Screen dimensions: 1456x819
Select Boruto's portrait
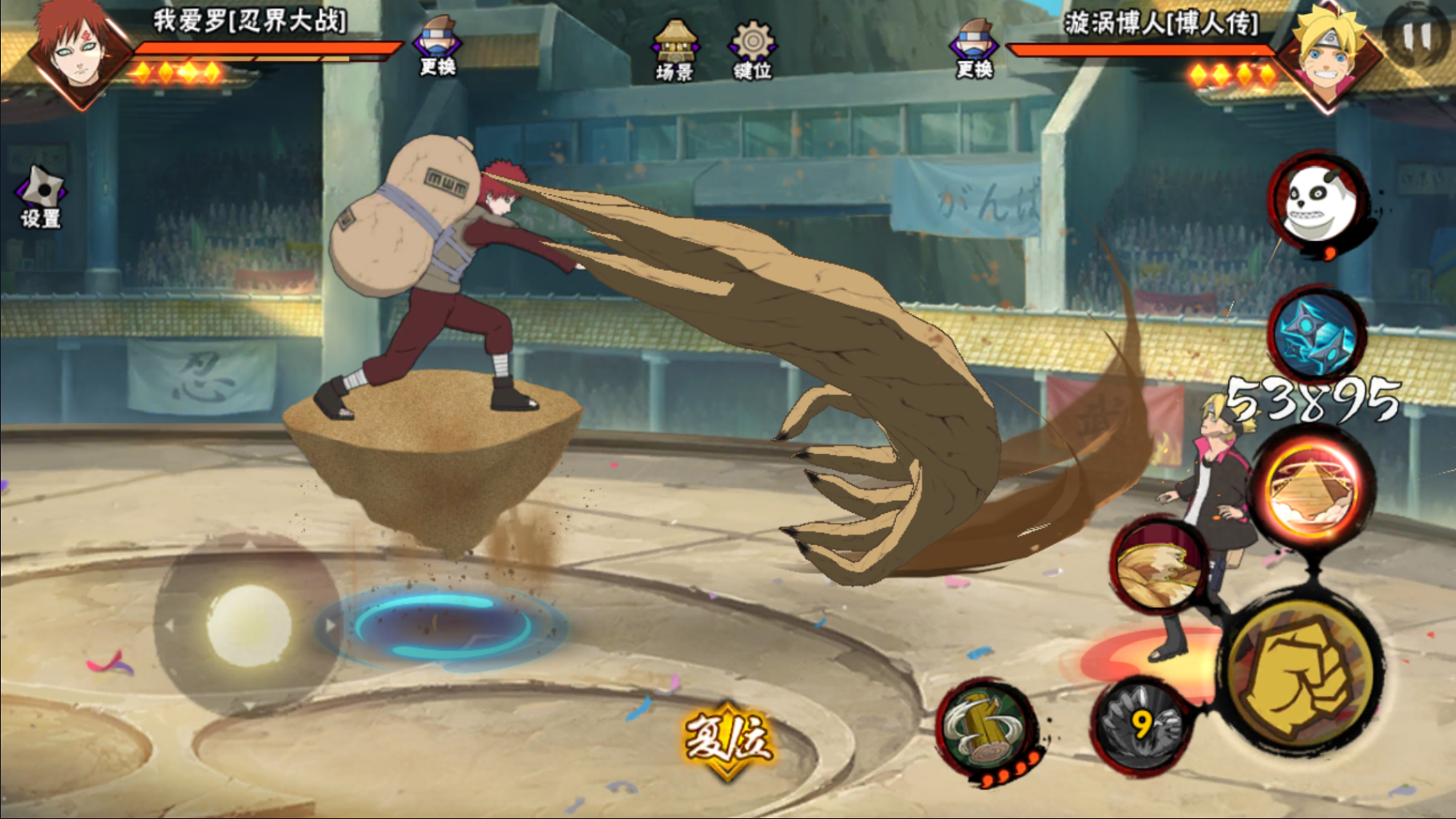tap(1331, 52)
